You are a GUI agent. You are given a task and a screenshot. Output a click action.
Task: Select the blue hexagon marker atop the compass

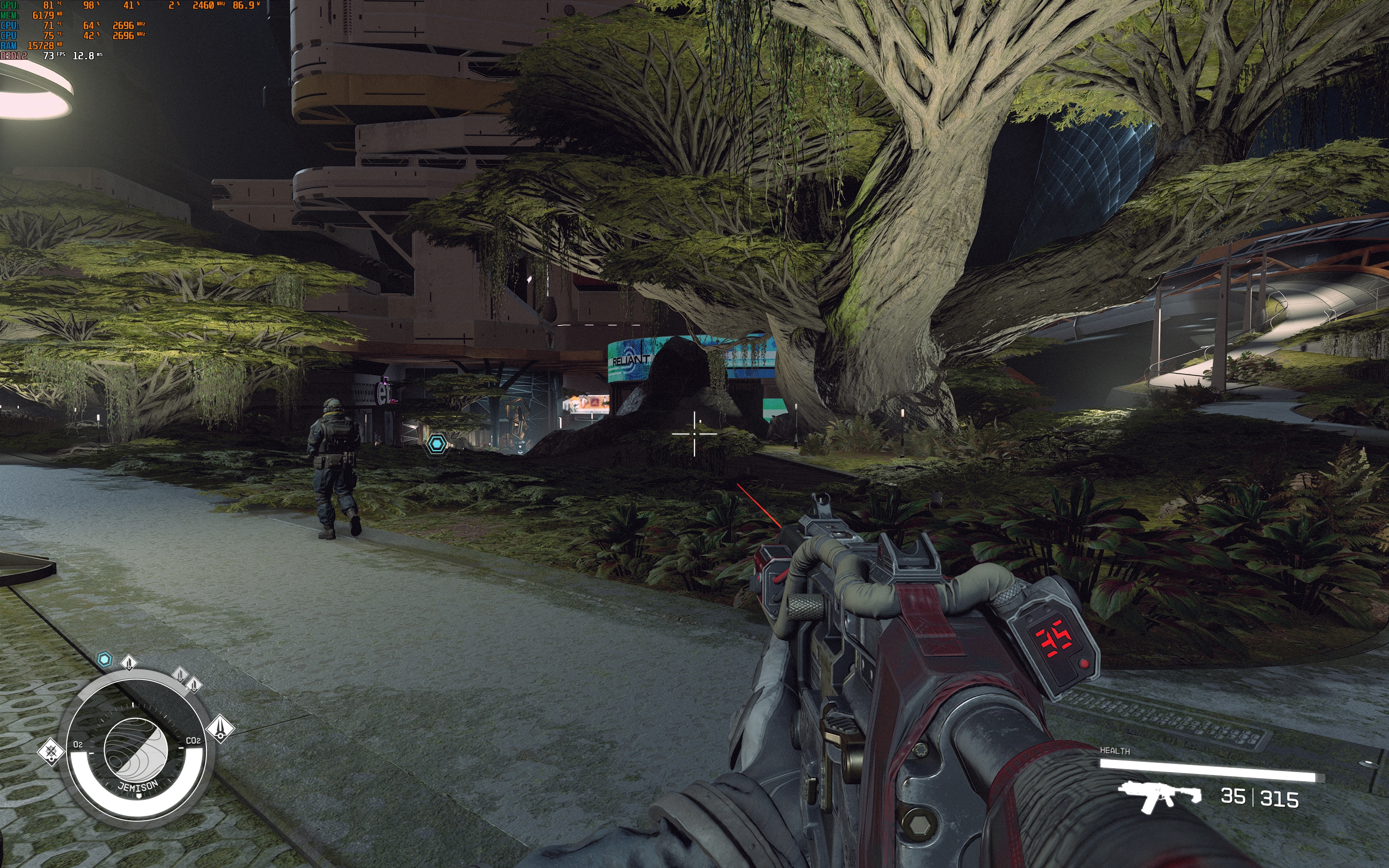(x=105, y=660)
